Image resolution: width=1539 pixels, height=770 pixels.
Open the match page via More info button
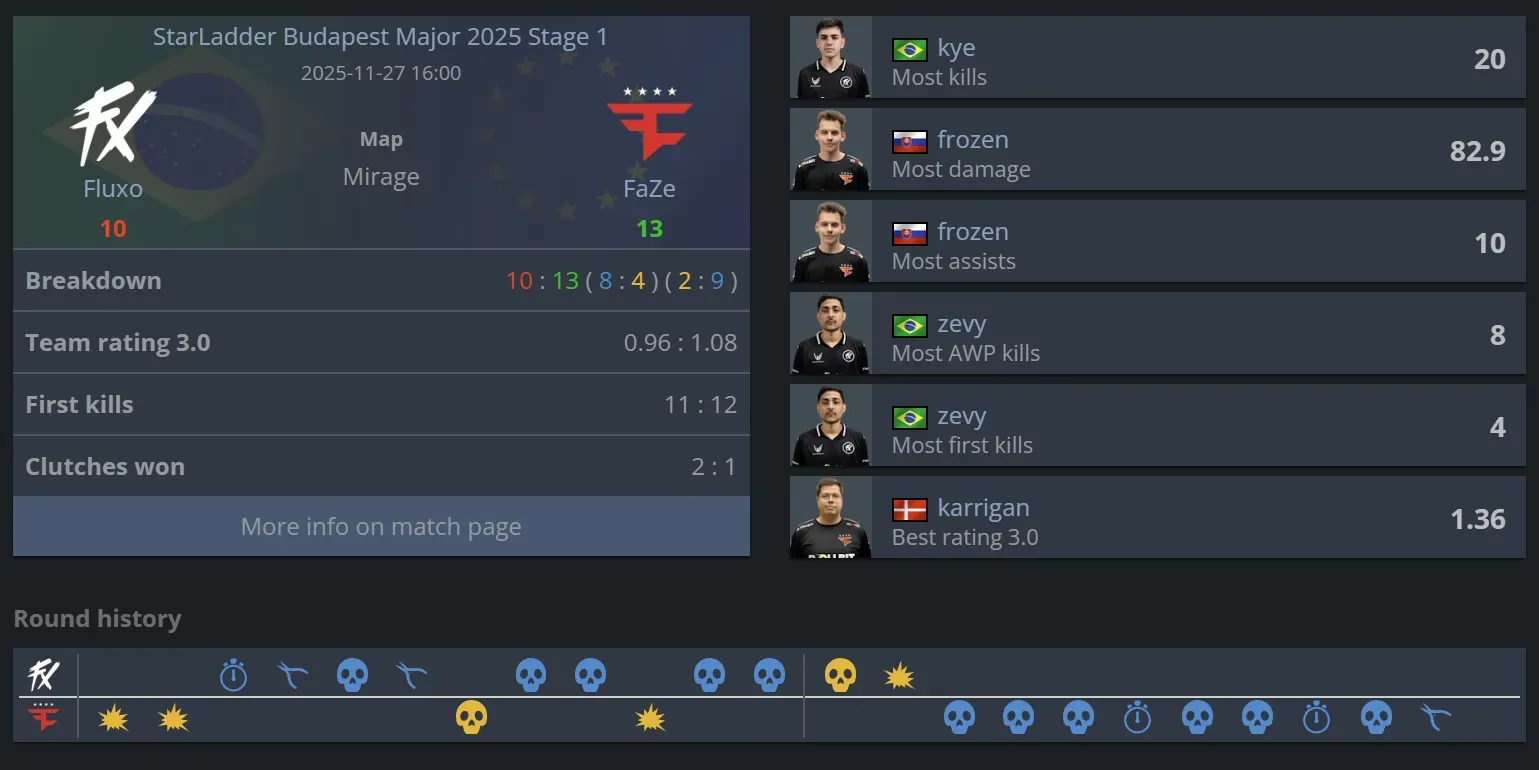tap(381, 526)
